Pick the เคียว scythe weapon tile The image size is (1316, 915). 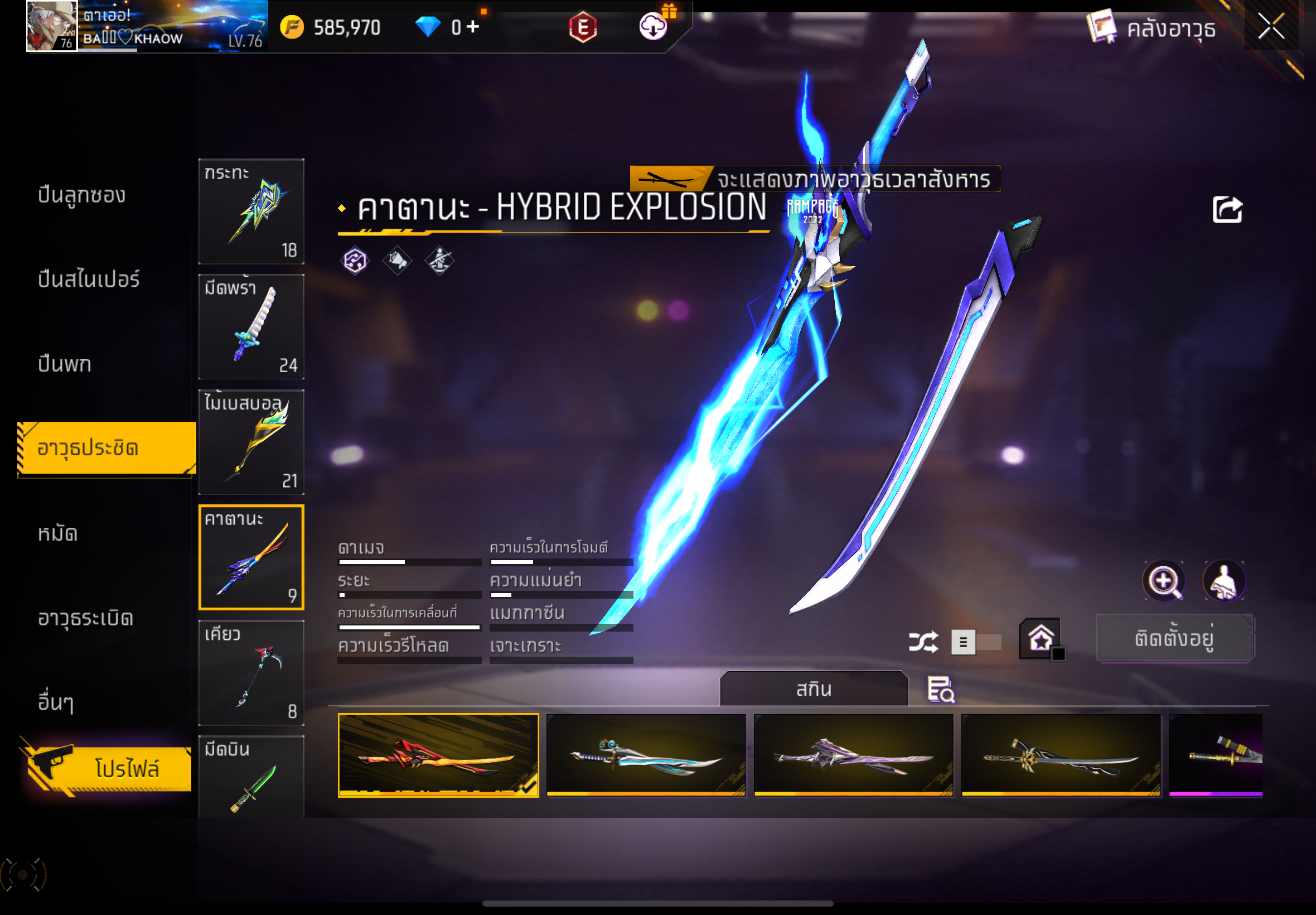[x=251, y=673]
